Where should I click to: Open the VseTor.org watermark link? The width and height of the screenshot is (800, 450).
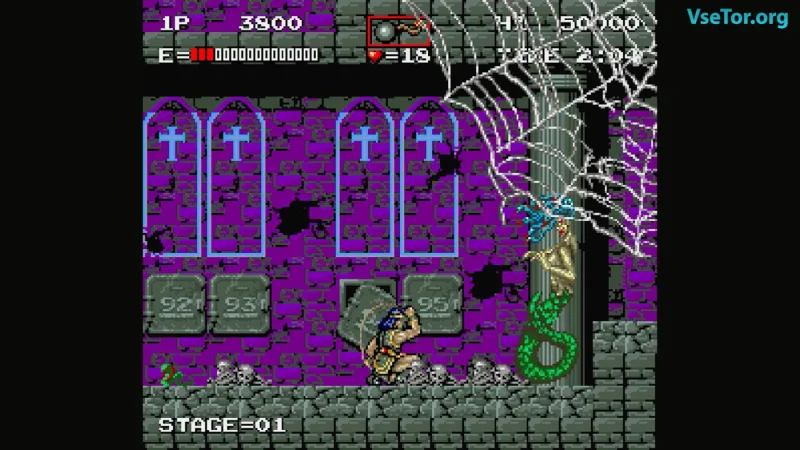[x=737, y=18]
